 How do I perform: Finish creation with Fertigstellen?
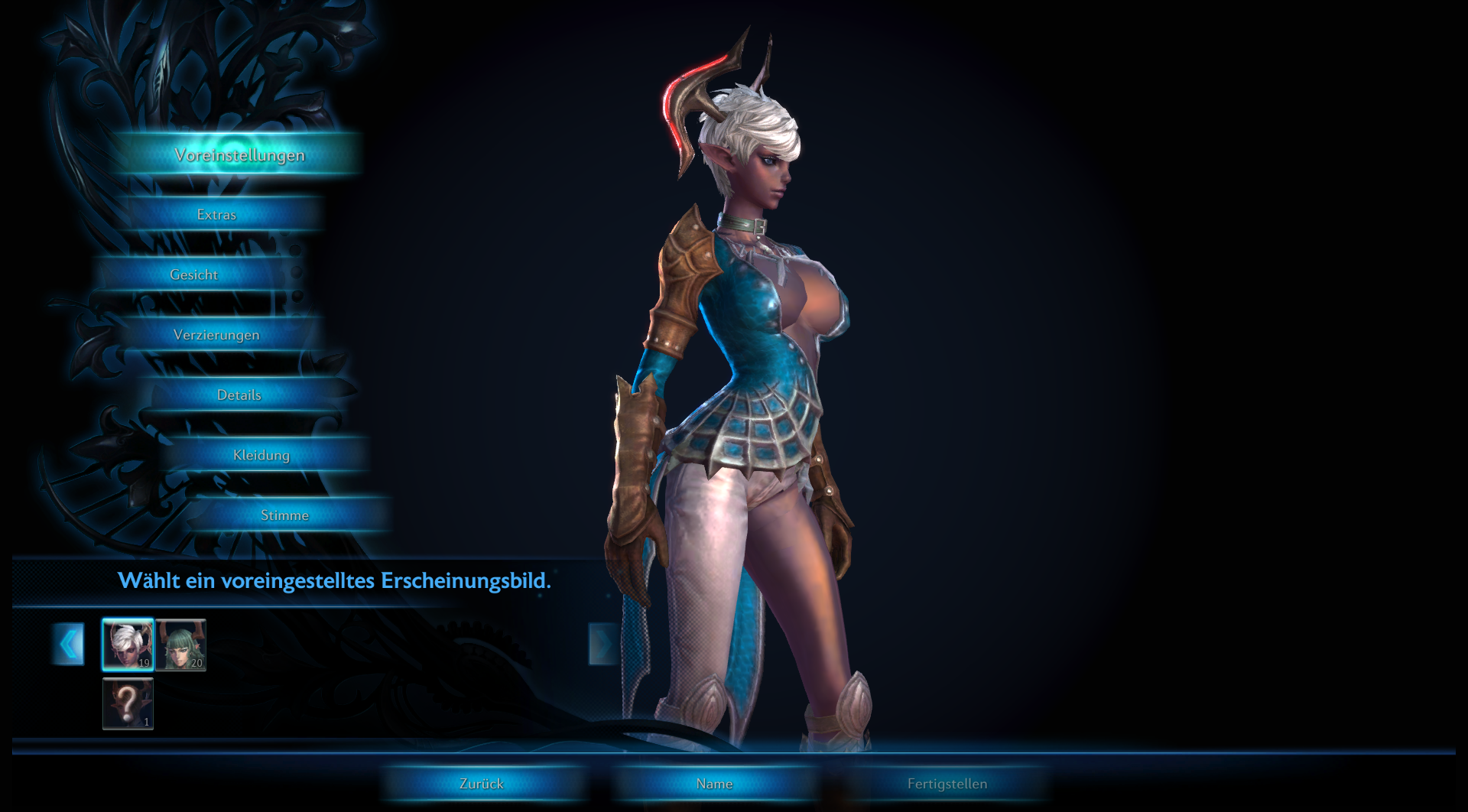coord(947,784)
